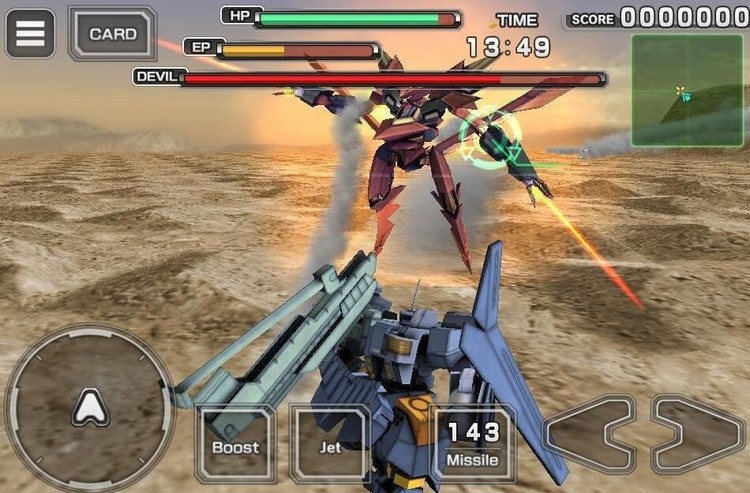Open the CARD panel
Viewport: 750px width, 493px height.
[x=112, y=33]
